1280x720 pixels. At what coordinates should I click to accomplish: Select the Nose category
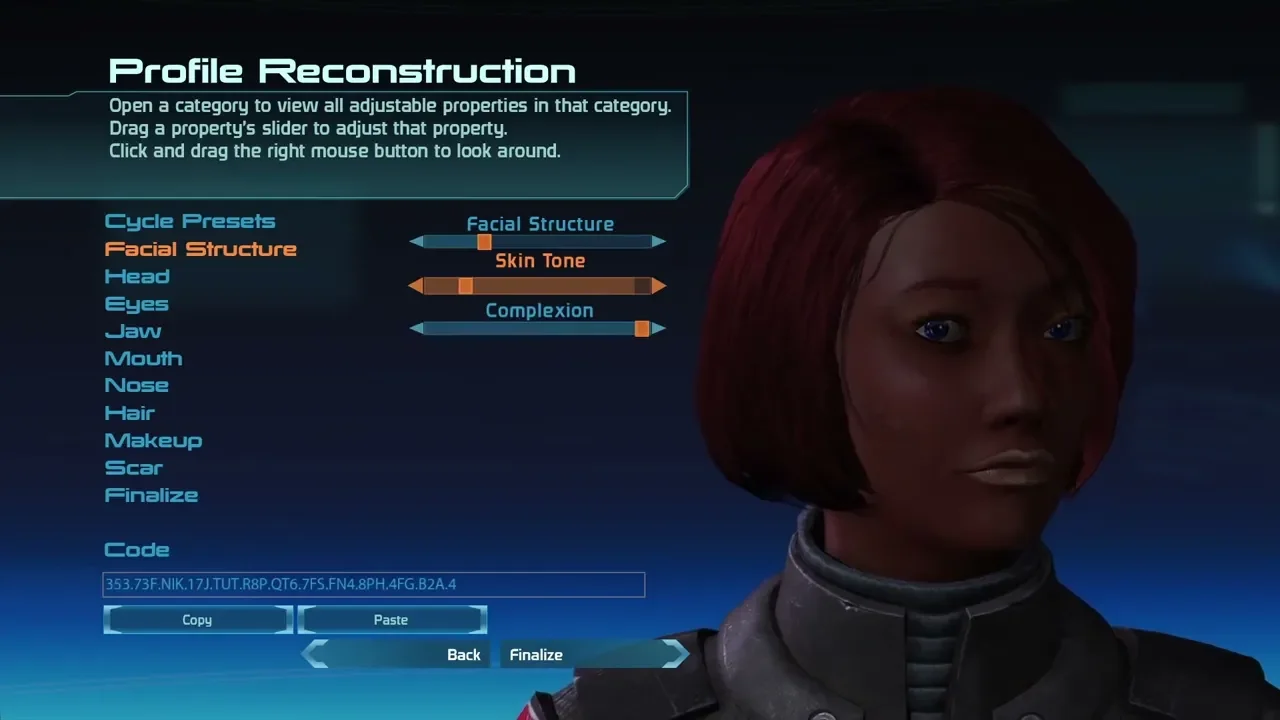(136, 385)
